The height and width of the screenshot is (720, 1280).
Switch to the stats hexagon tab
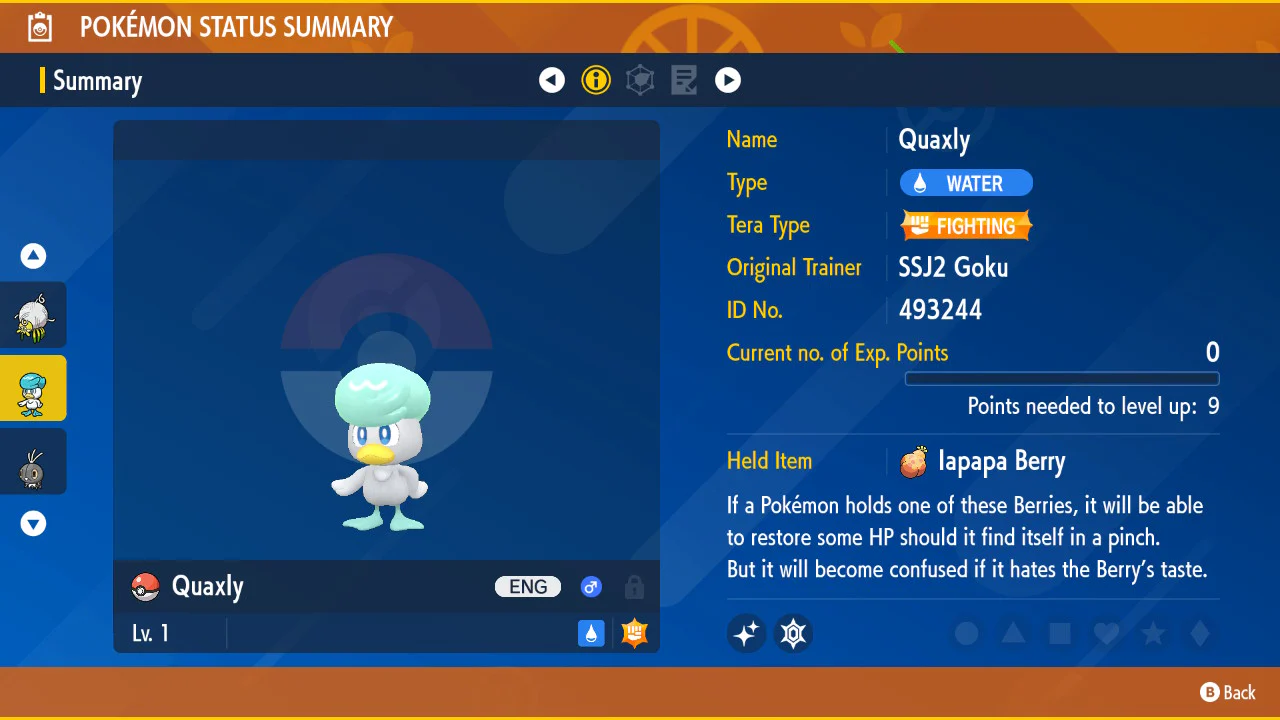click(640, 80)
